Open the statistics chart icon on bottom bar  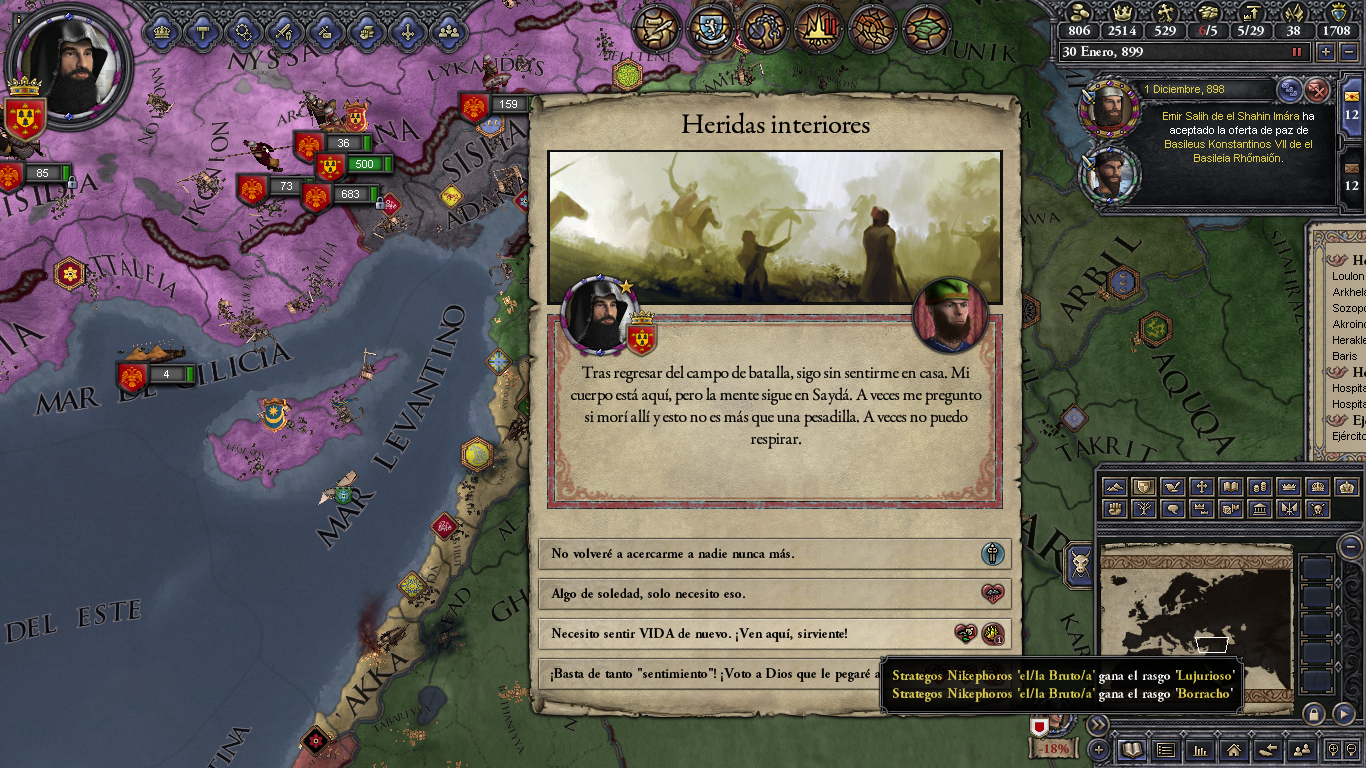click(1200, 751)
